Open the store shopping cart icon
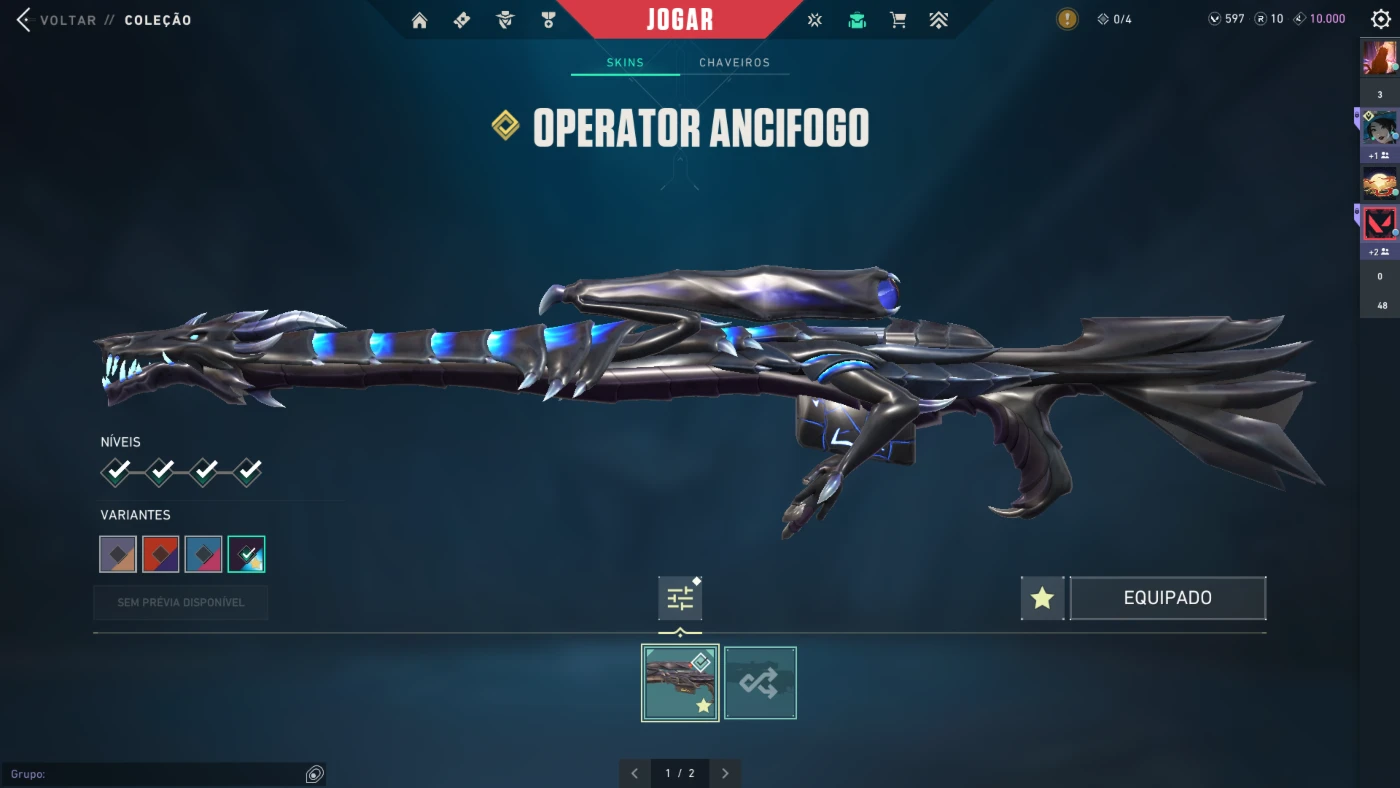1400x788 pixels. point(898,20)
